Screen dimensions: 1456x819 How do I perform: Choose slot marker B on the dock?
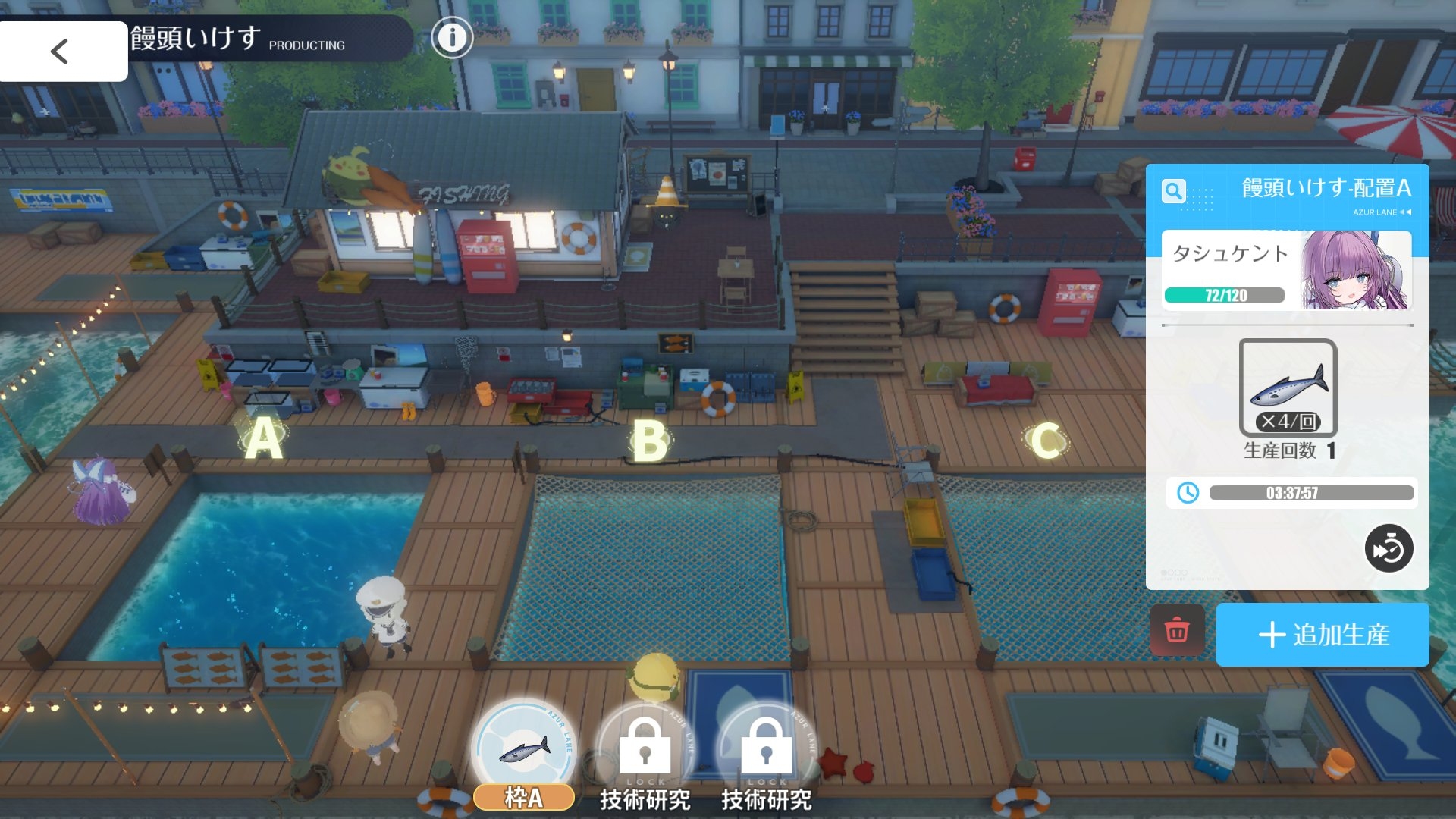pos(650,441)
